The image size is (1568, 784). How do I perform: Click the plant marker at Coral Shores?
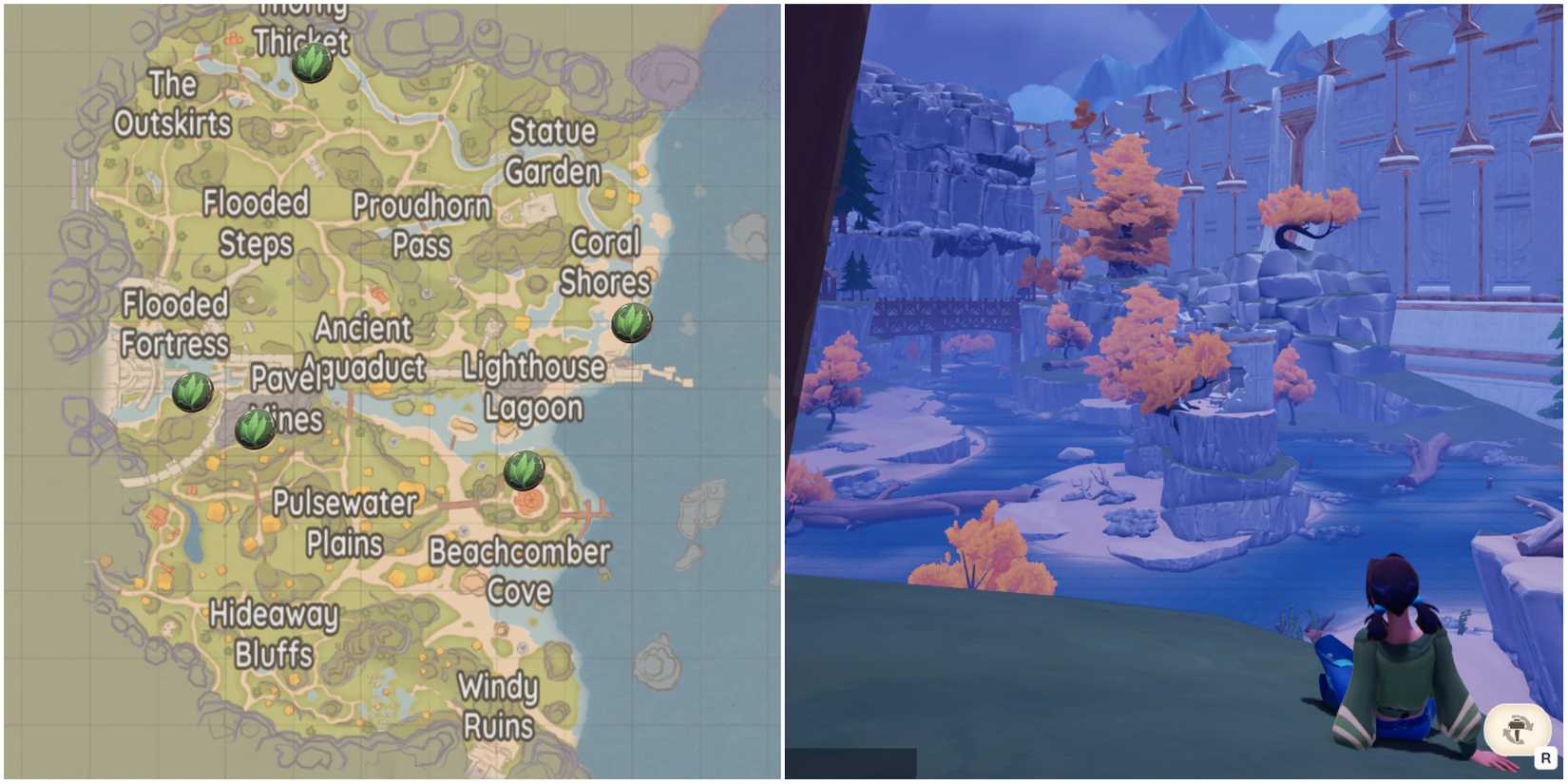pos(632,325)
